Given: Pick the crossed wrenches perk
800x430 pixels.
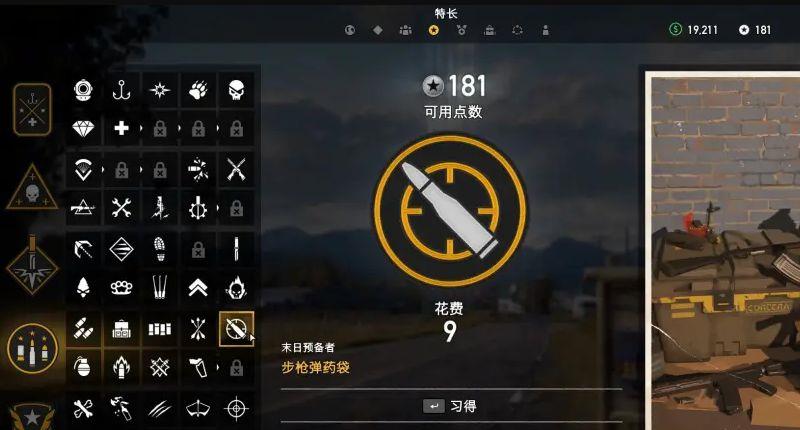Looking at the screenshot, I should [121, 208].
